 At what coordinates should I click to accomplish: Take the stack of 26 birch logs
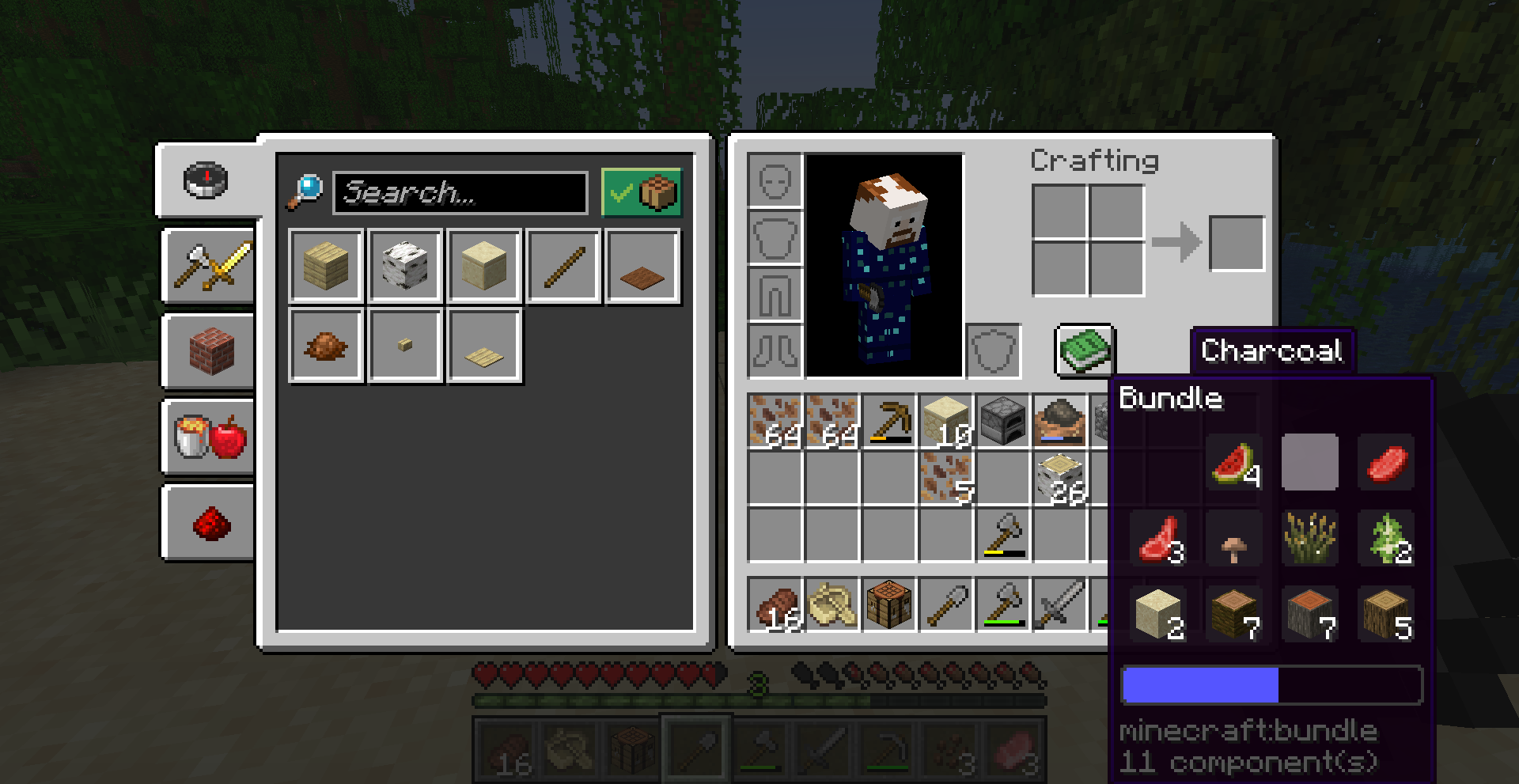tap(1060, 478)
